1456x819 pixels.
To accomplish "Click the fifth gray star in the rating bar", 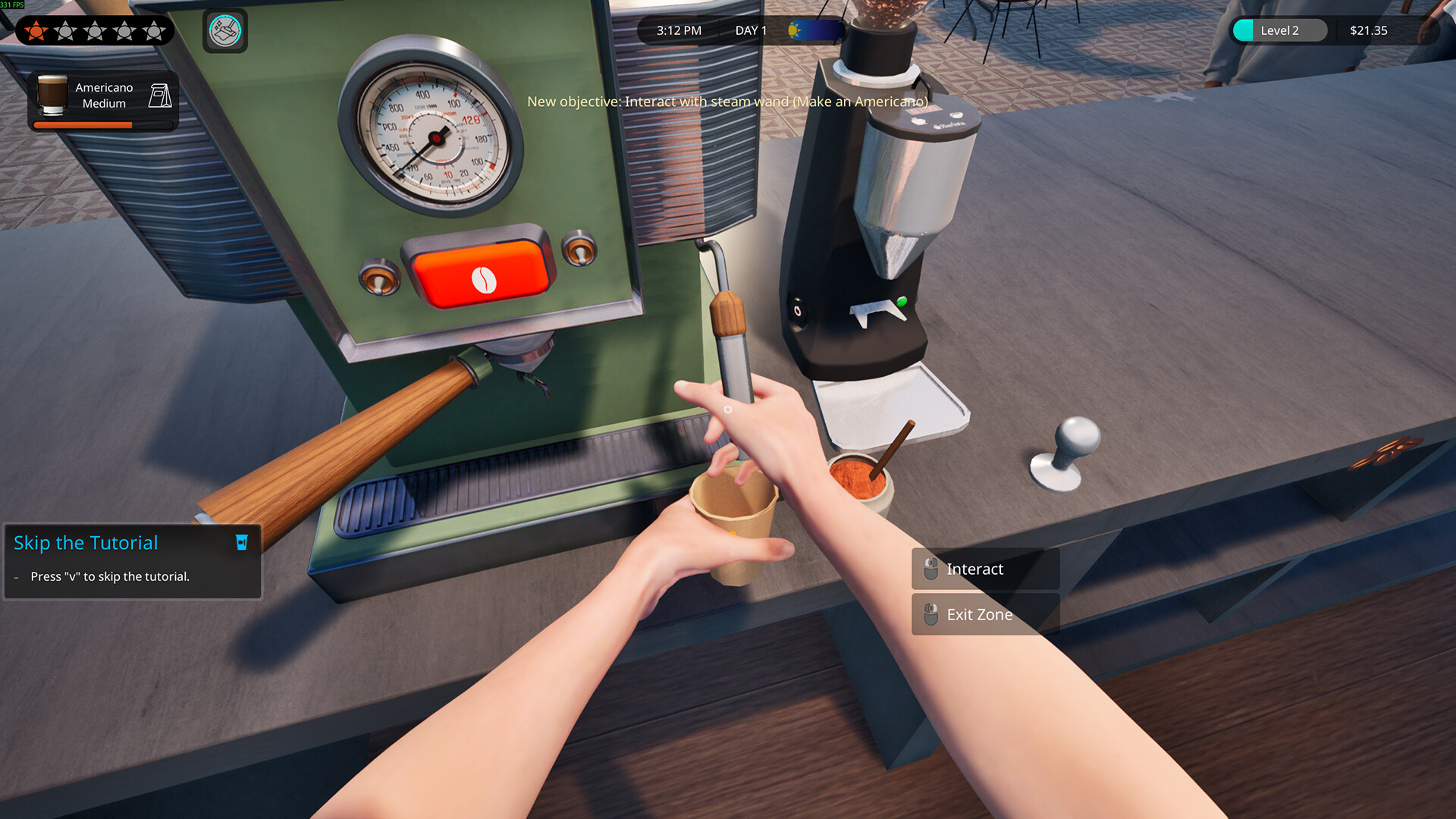I will click(x=153, y=30).
